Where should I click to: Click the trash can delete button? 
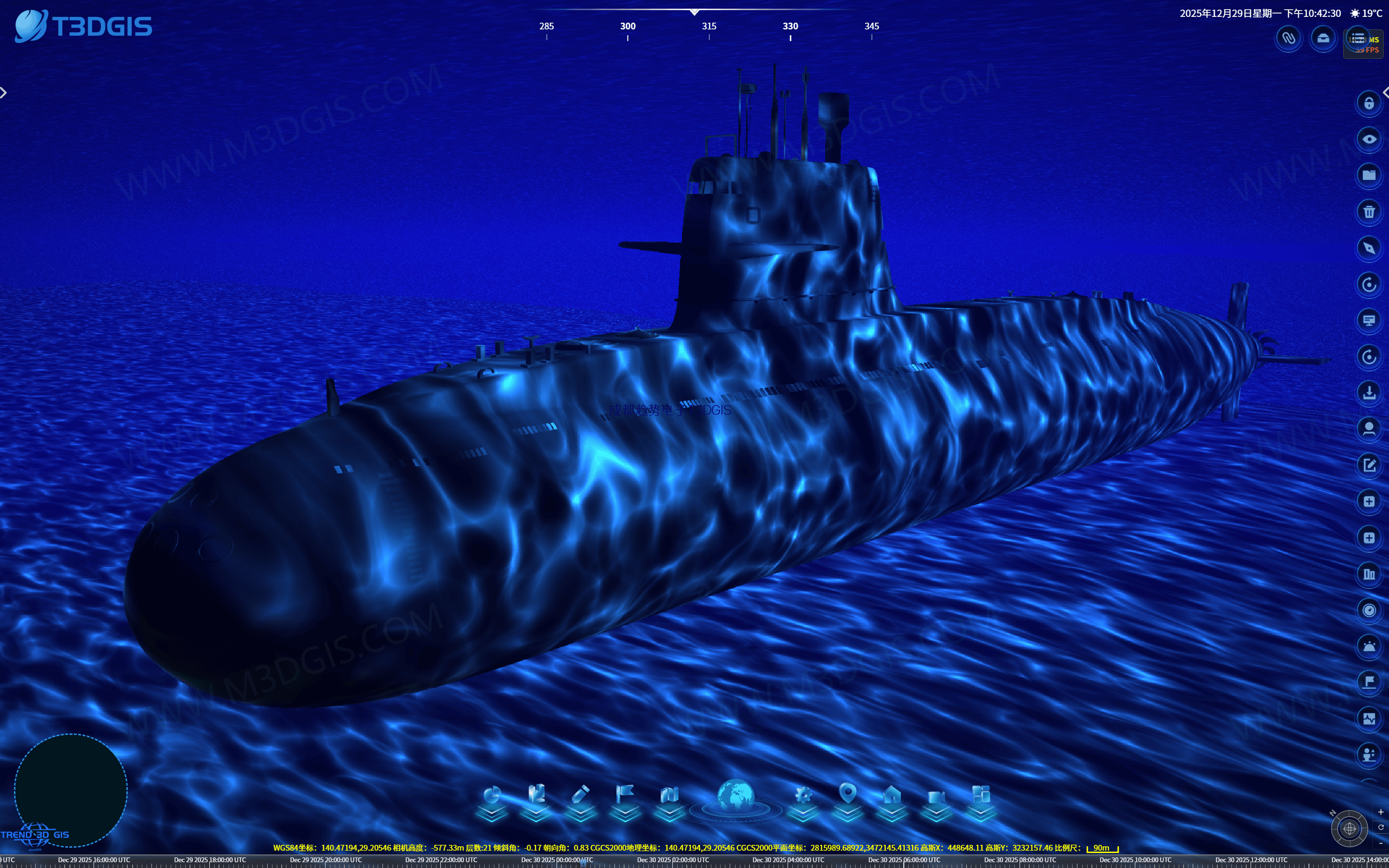click(x=1368, y=212)
